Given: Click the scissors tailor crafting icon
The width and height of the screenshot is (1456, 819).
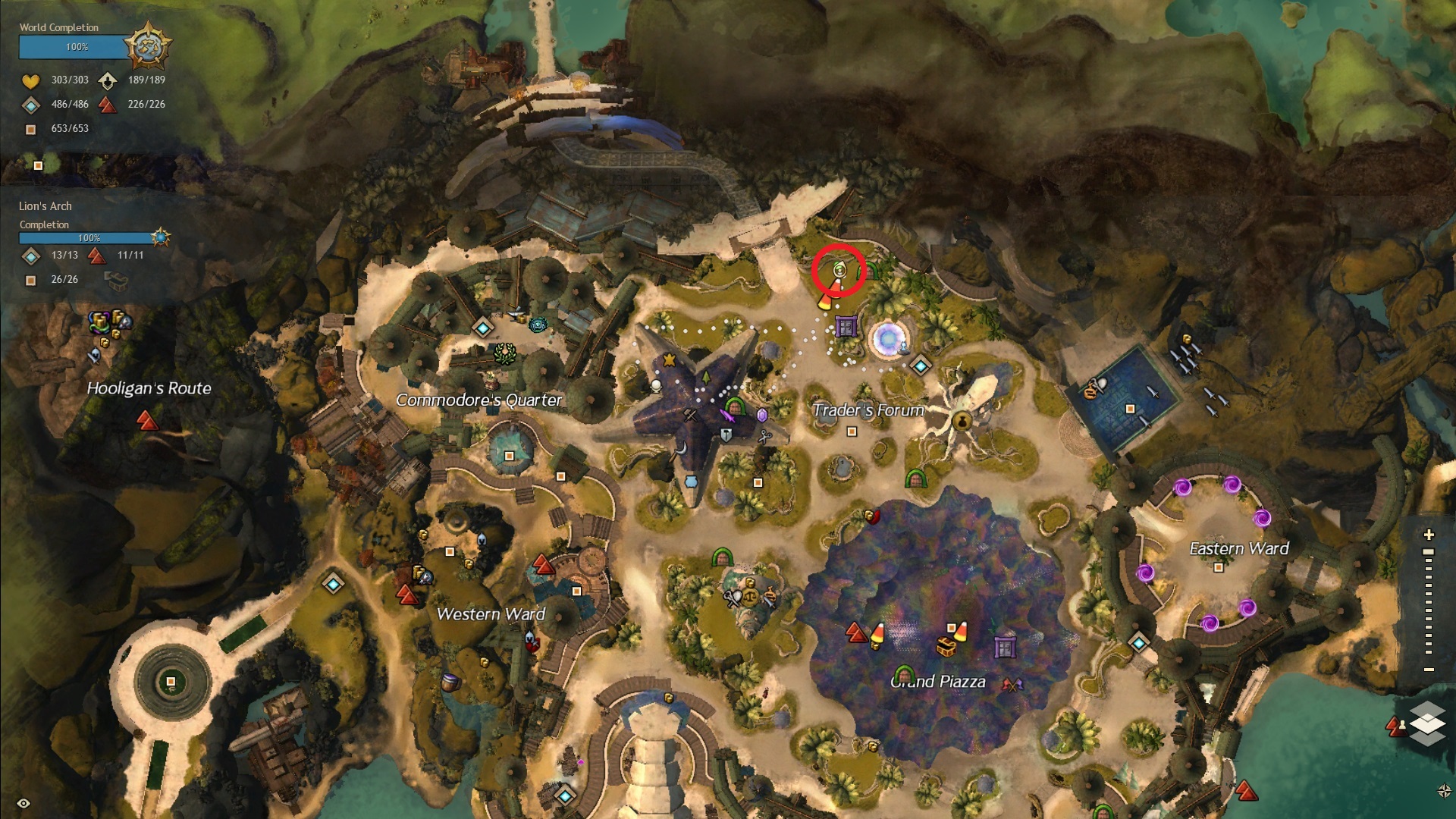Looking at the screenshot, I should point(764,437).
